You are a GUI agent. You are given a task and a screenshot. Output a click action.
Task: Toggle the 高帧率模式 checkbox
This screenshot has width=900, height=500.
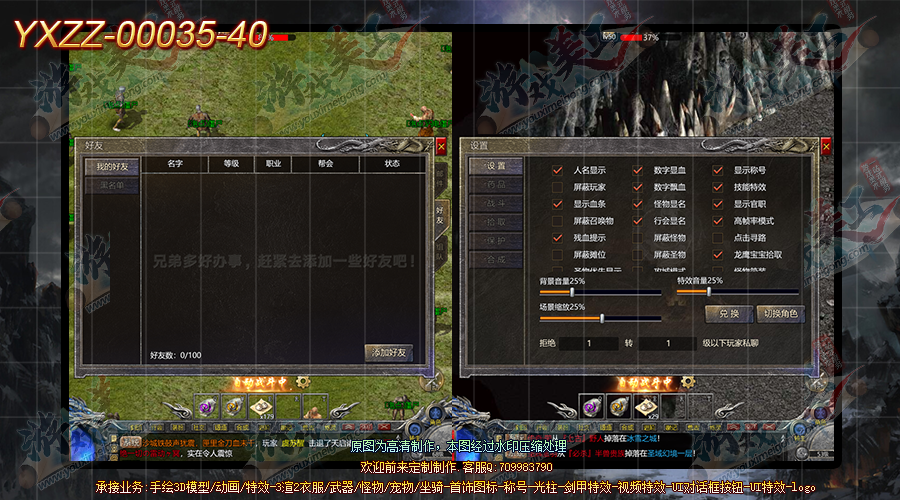[718, 221]
